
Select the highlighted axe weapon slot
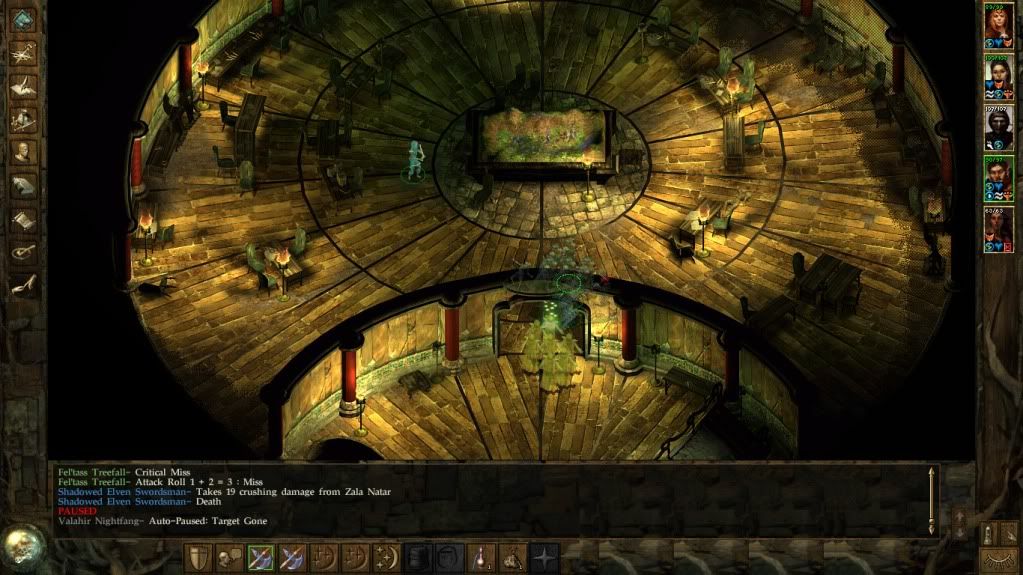(261, 558)
